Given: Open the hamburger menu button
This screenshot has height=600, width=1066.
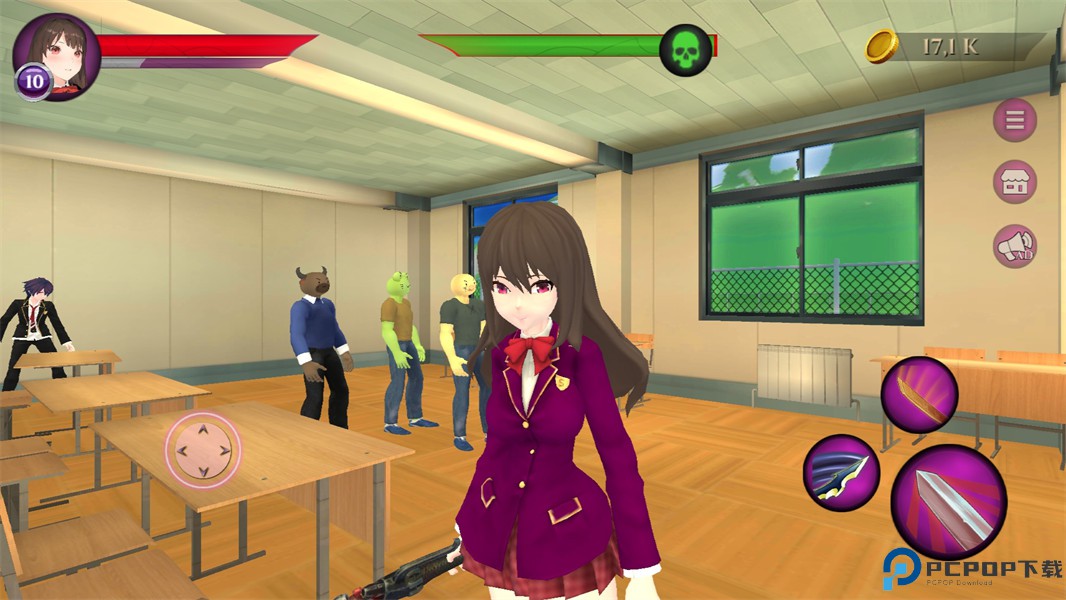Looking at the screenshot, I should coord(1014,121).
